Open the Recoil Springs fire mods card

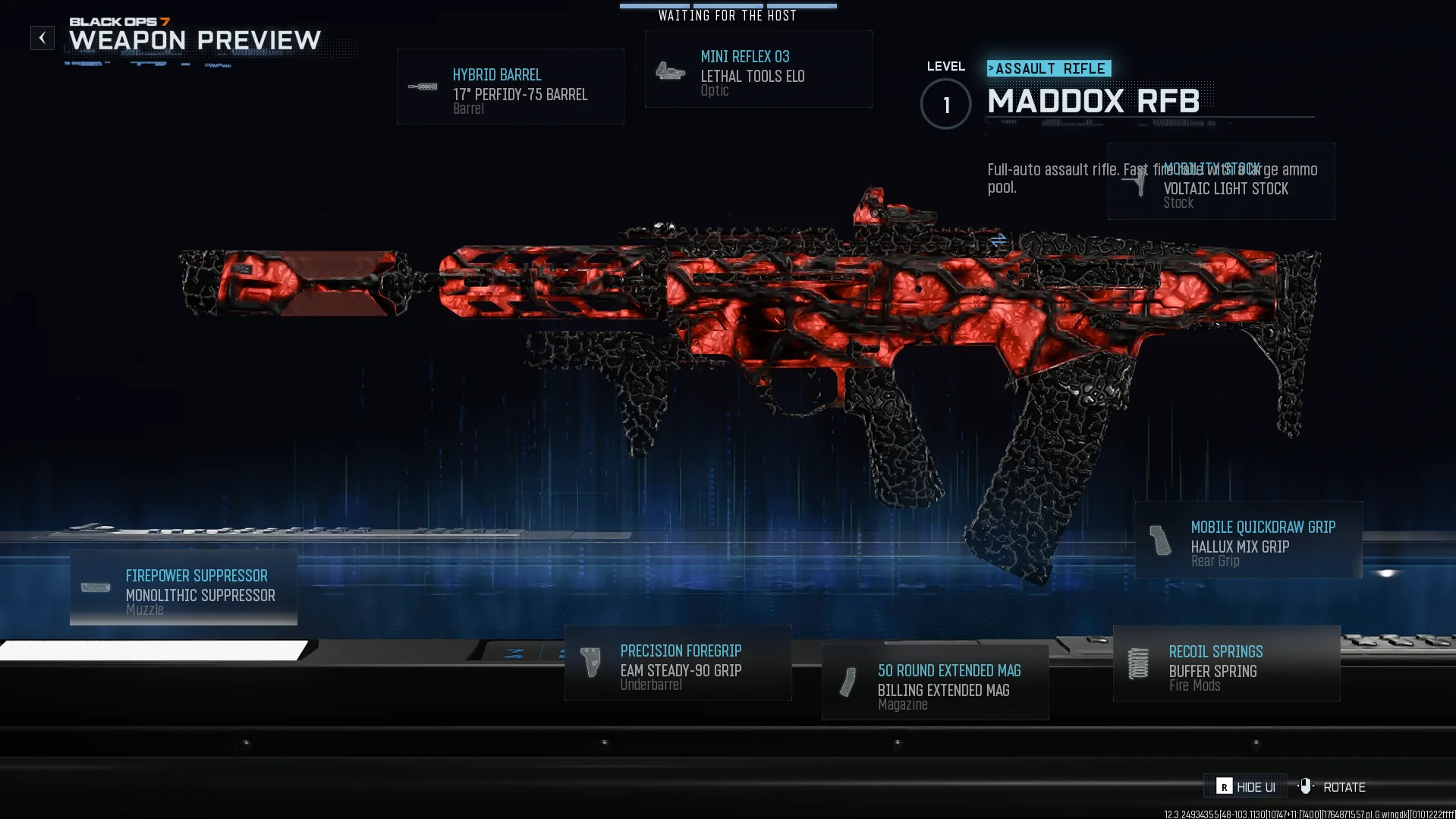1226,664
